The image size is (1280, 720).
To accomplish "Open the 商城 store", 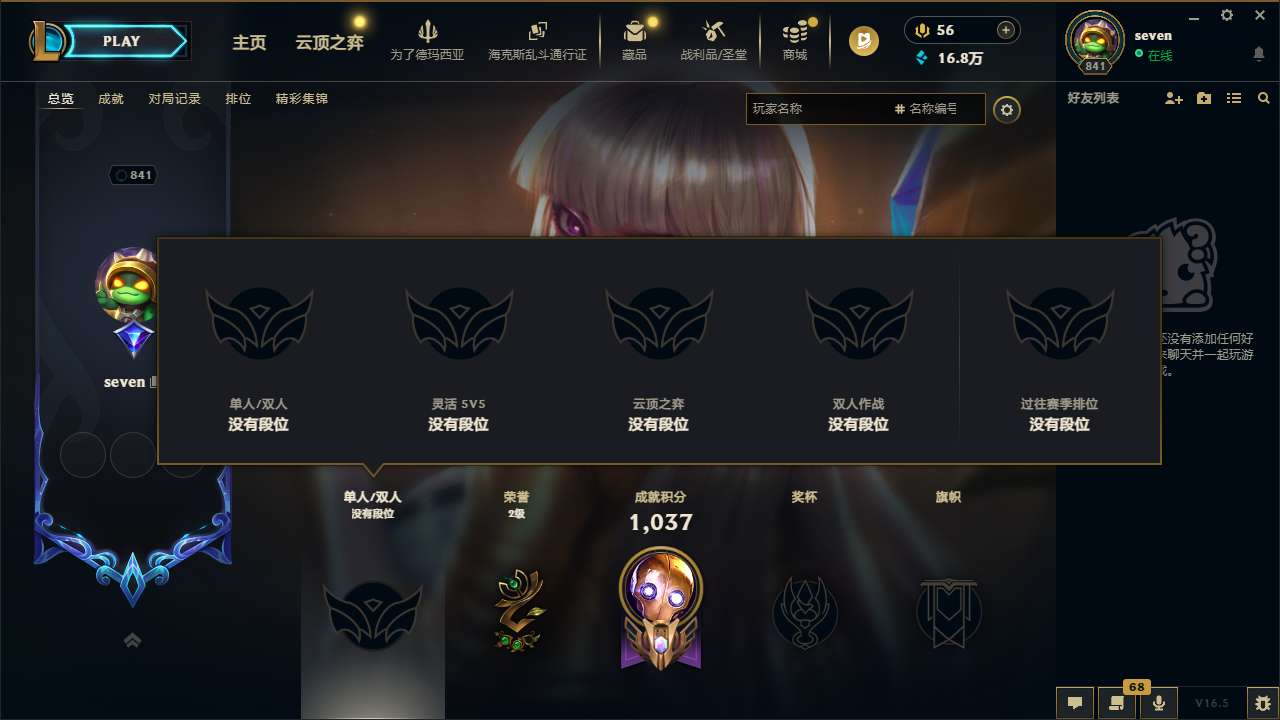I will click(x=795, y=40).
